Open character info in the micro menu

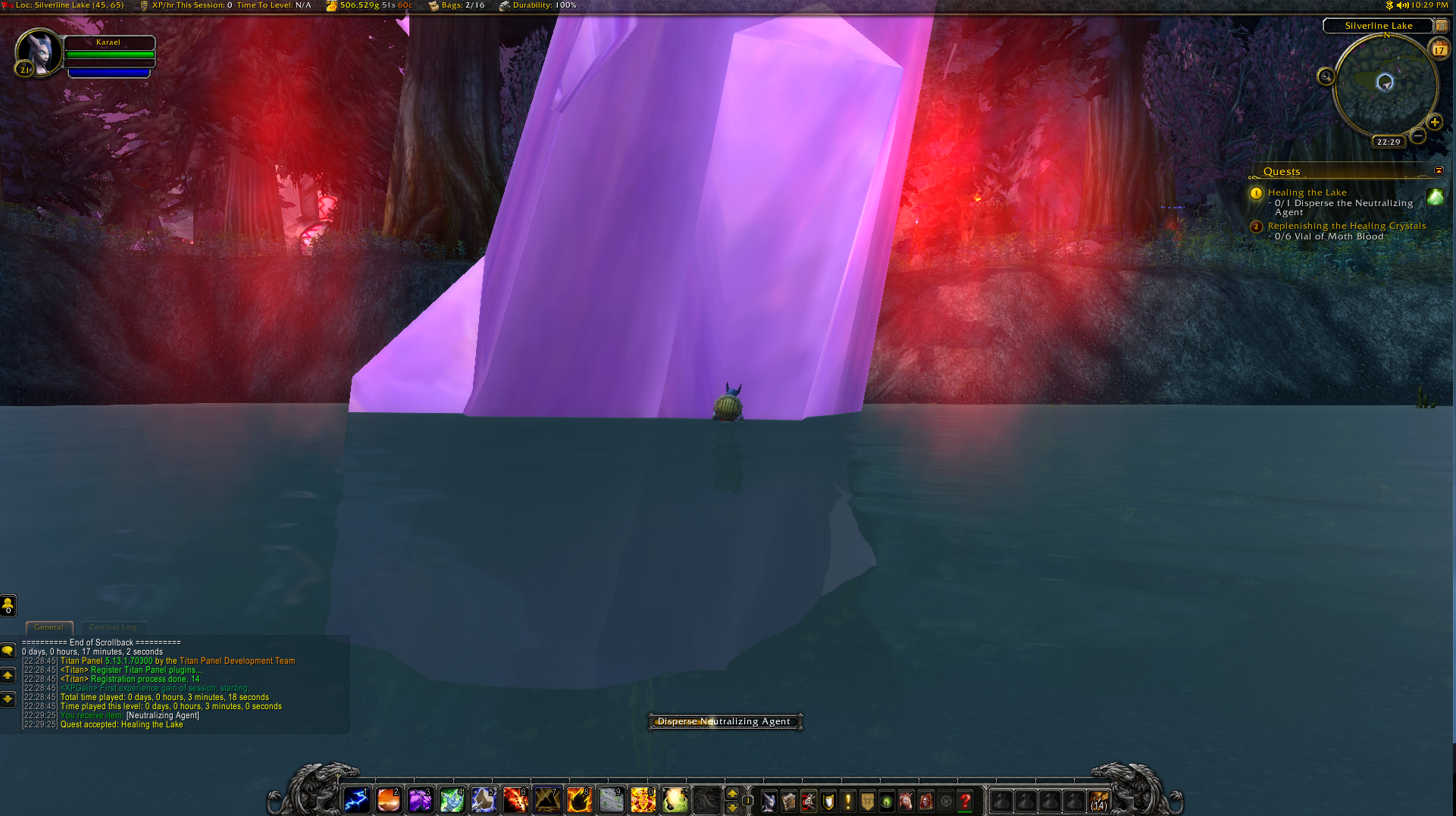tap(768, 801)
